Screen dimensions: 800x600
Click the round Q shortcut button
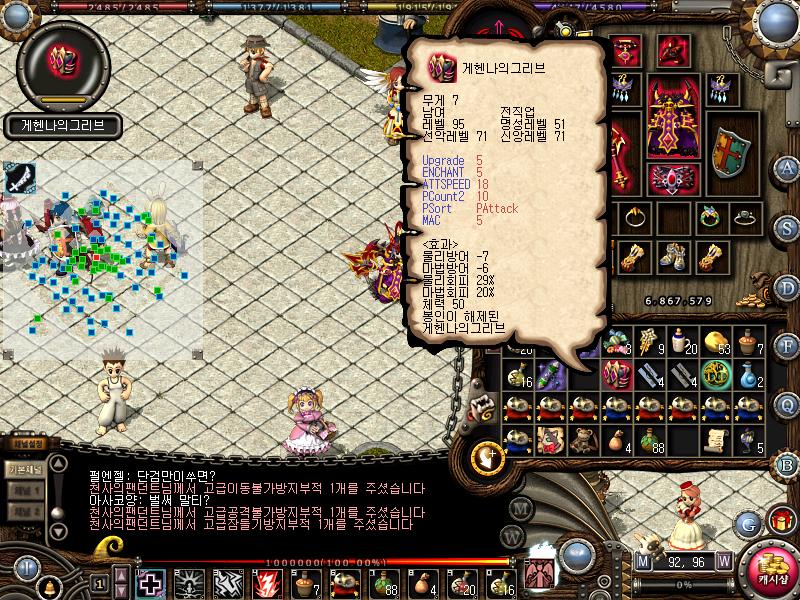coord(788,403)
